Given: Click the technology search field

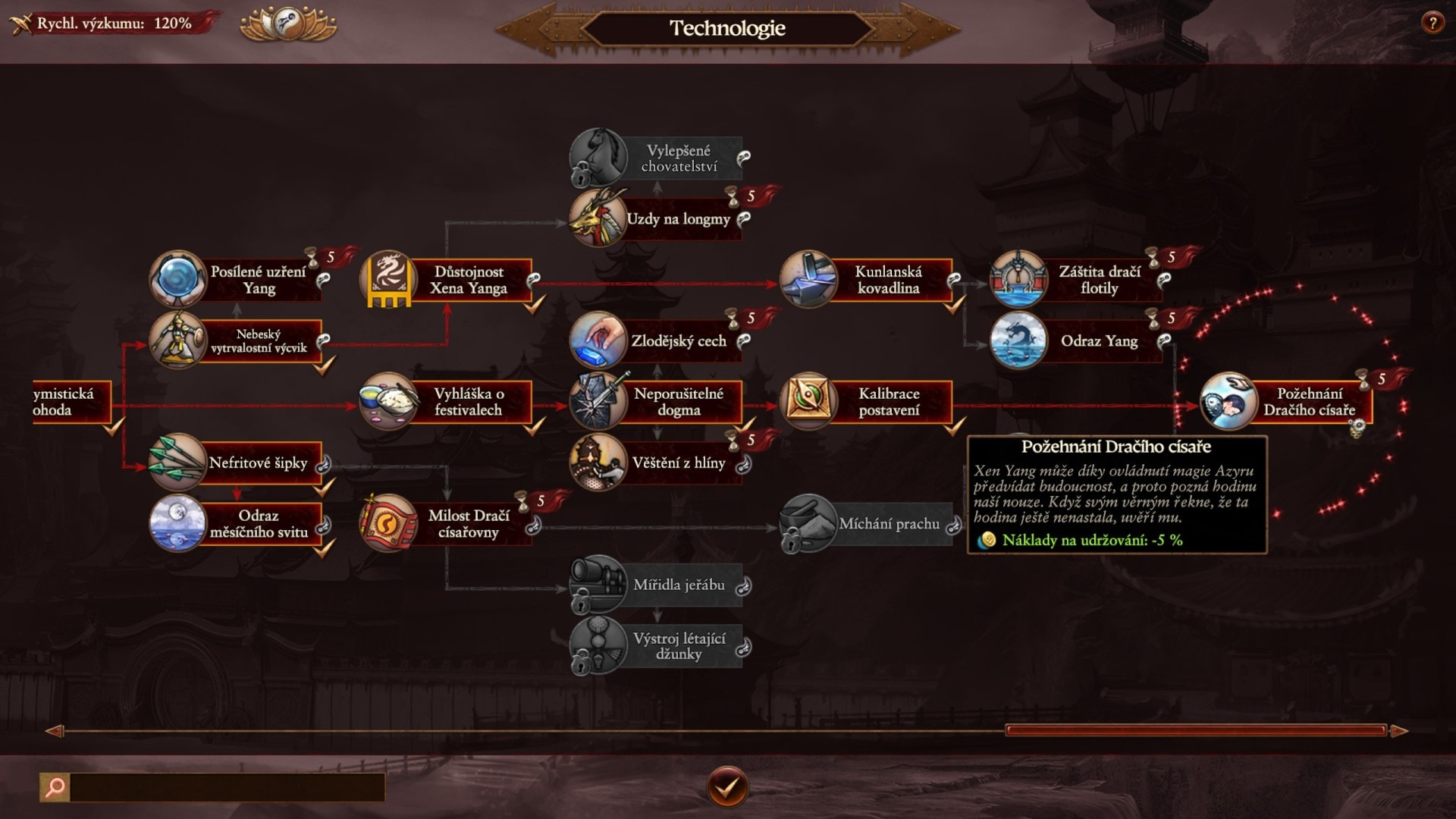Looking at the screenshot, I should [226, 787].
